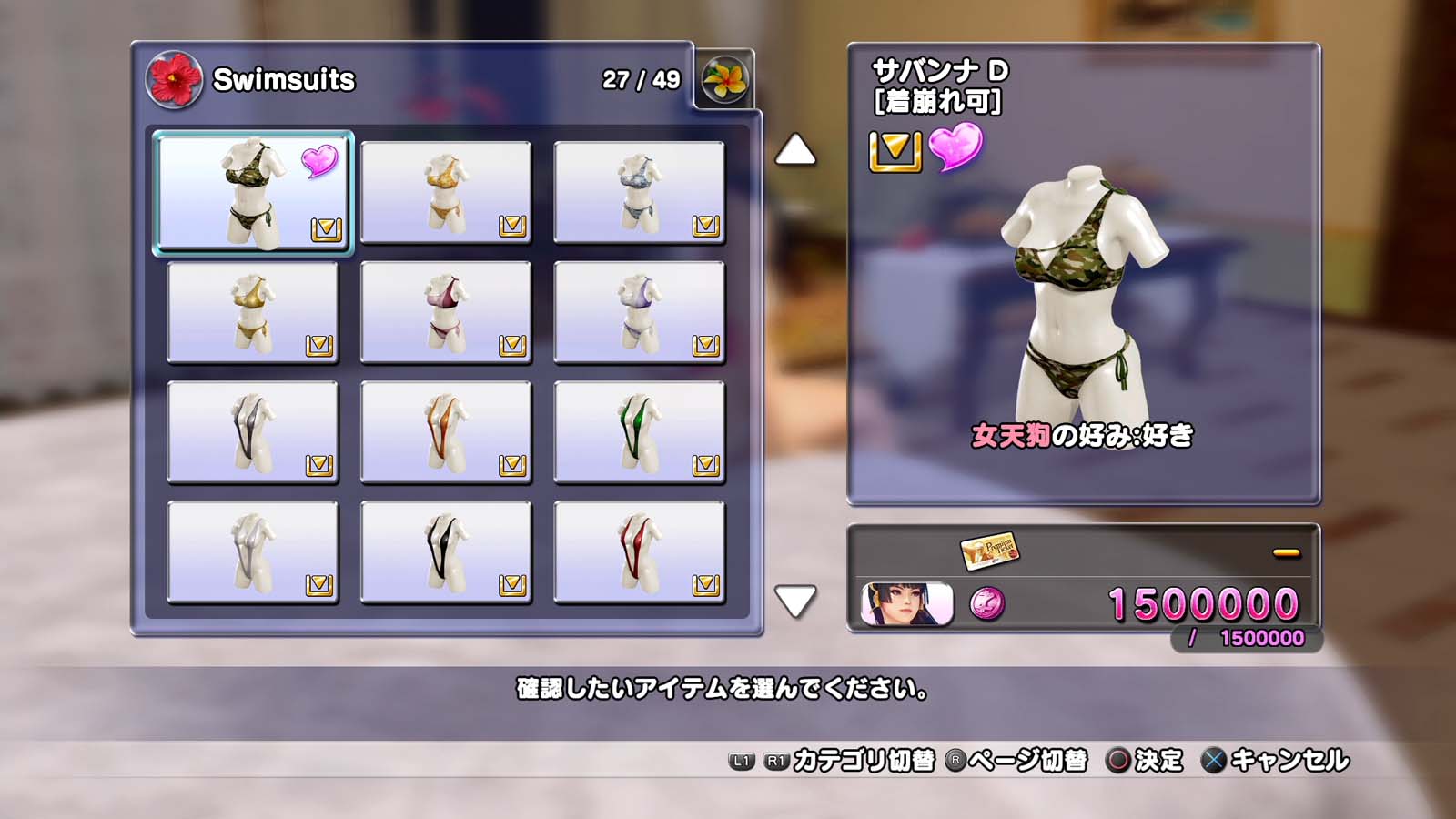
Task: Select the shiny gold bikini tile
Action: coord(253,312)
